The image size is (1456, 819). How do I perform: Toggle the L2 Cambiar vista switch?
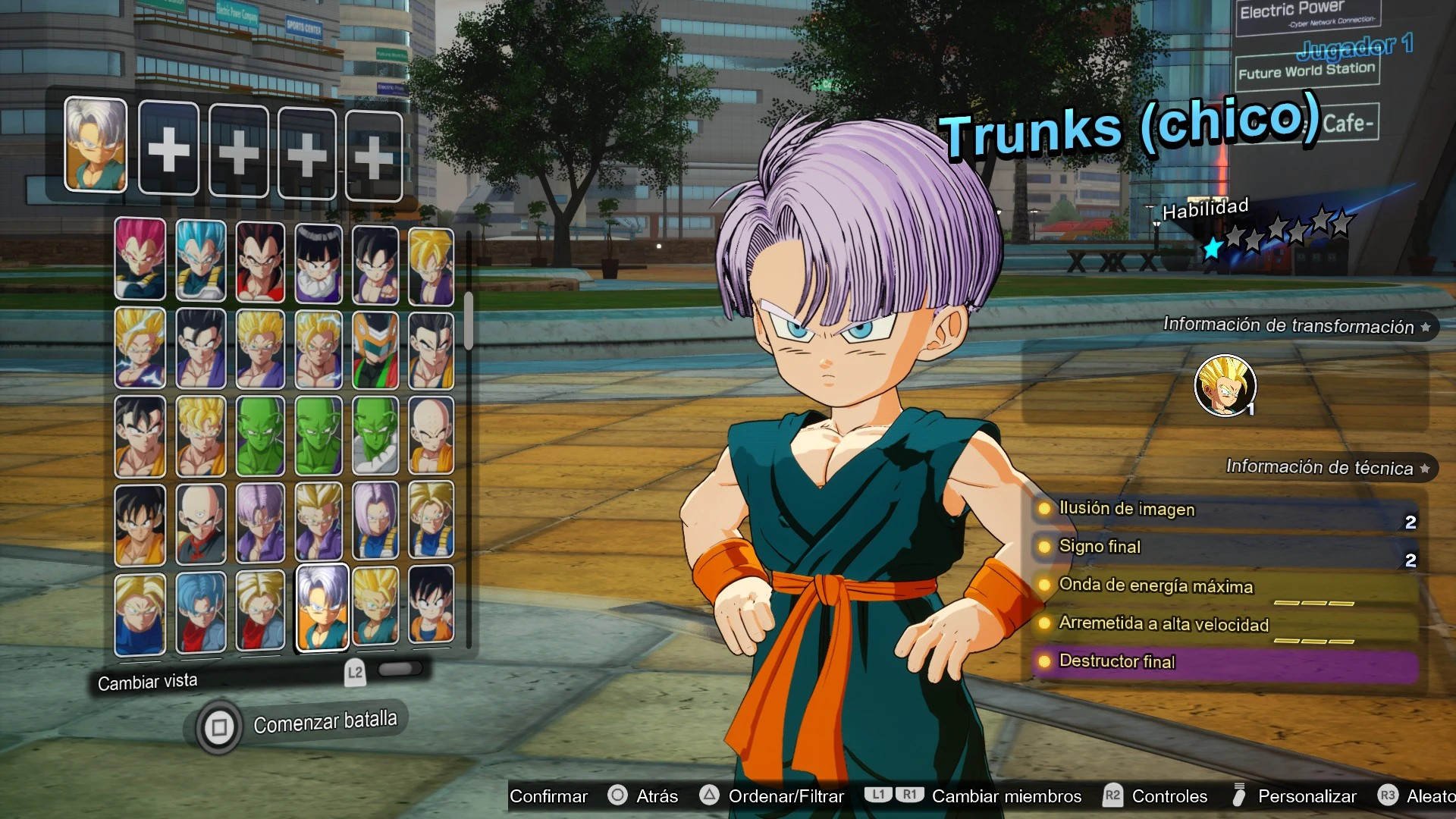(402, 669)
